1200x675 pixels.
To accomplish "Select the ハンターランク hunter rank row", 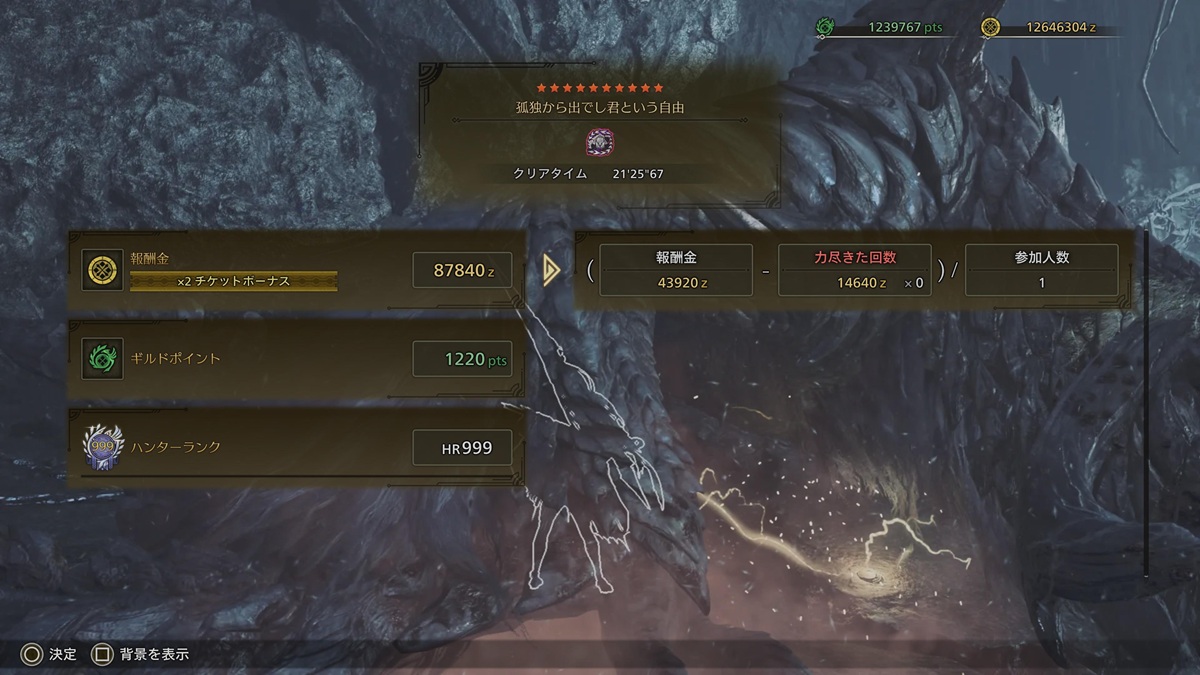I will point(297,447).
